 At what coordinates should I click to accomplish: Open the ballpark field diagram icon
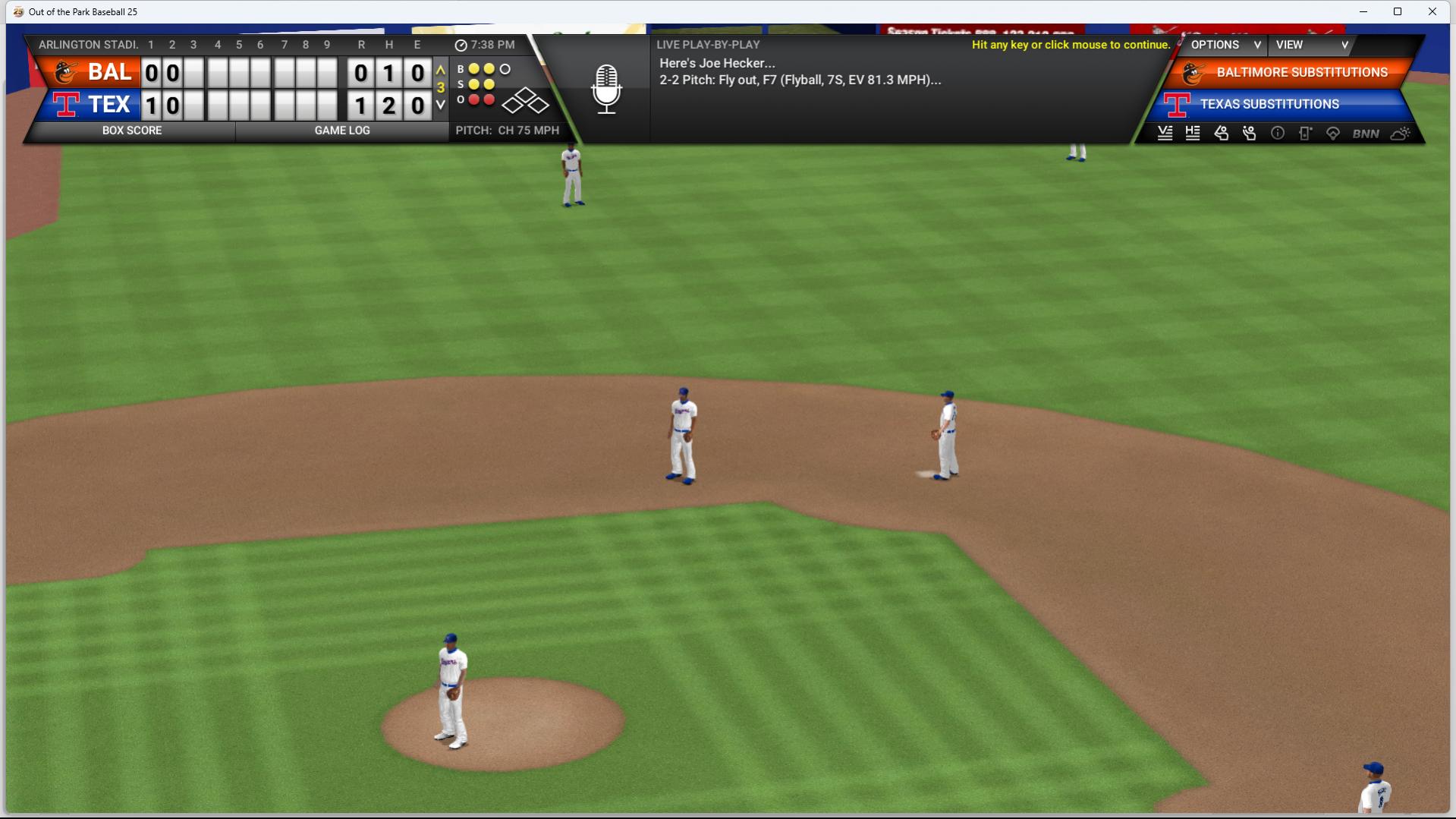click(x=1333, y=134)
